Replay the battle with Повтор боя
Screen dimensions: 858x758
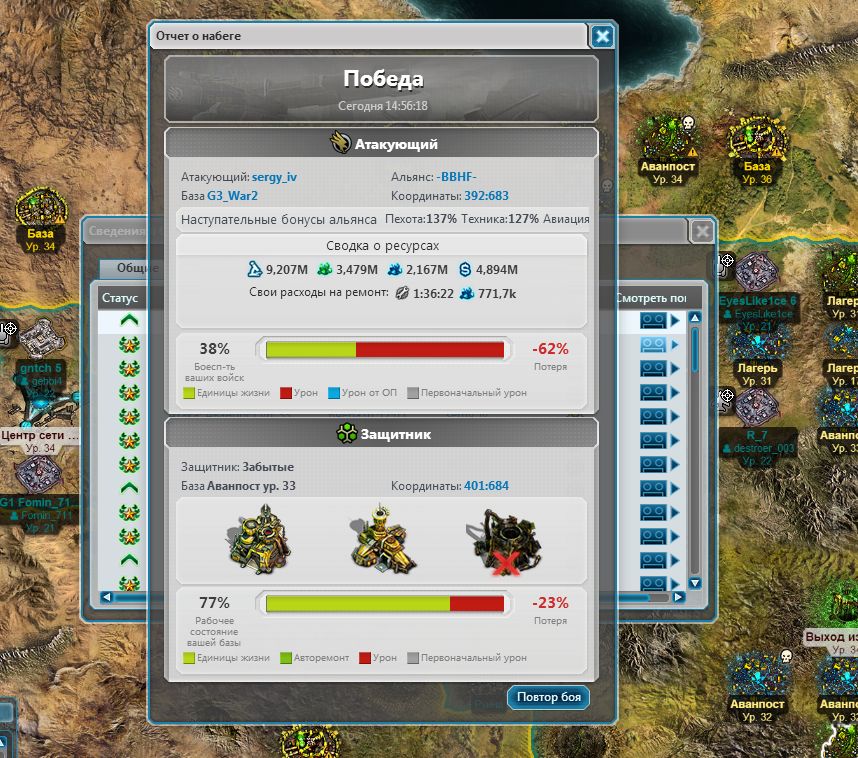548,697
